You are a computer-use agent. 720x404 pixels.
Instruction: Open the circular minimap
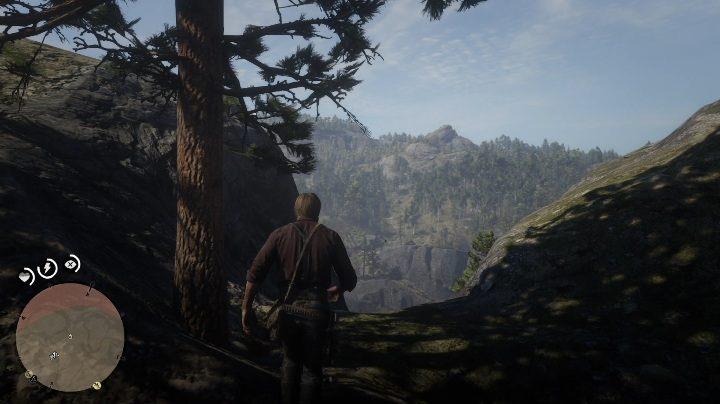(70, 336)
